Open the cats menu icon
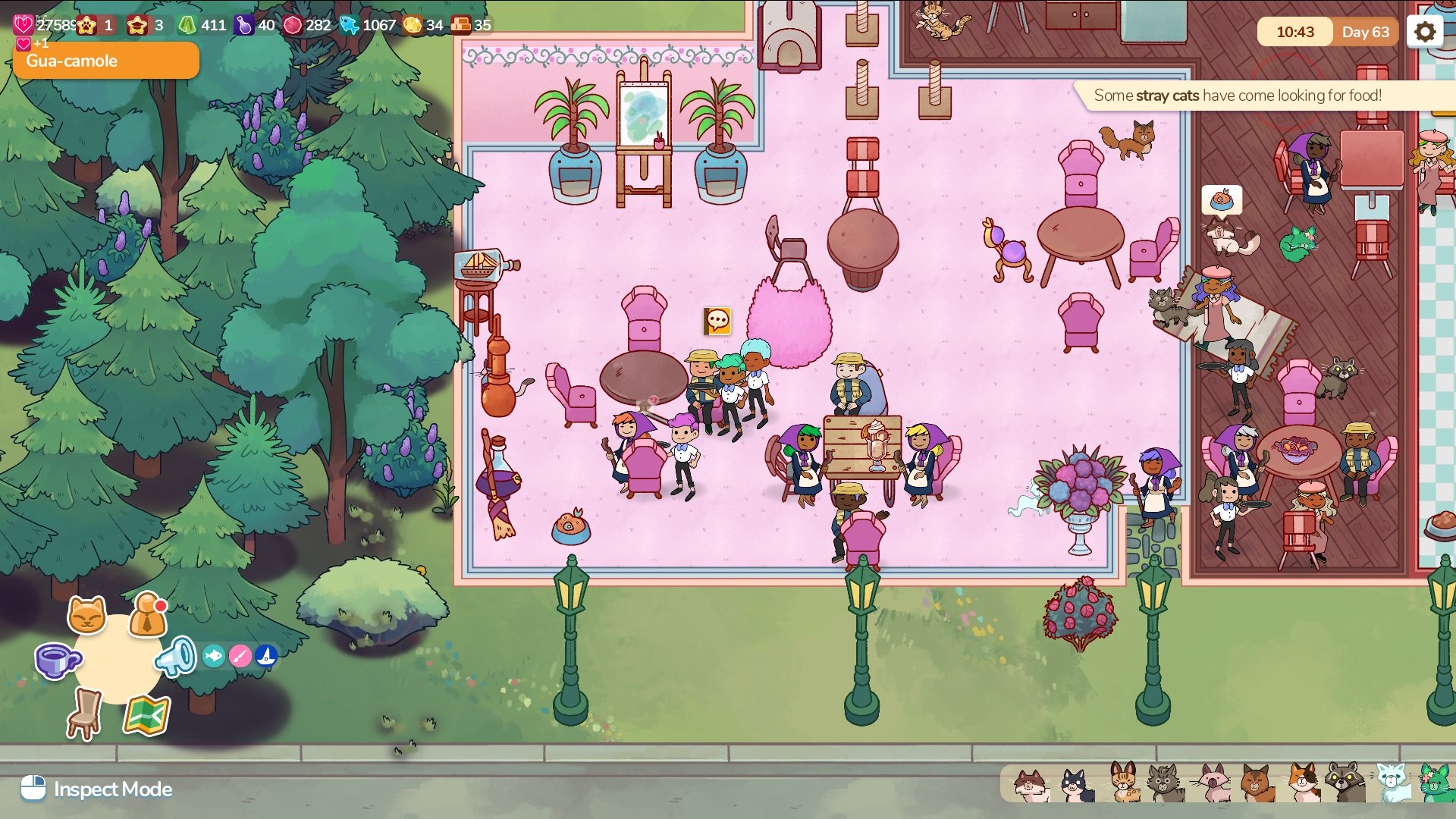The width and height of the screenshot is (1456, 819). coord(86,614)
